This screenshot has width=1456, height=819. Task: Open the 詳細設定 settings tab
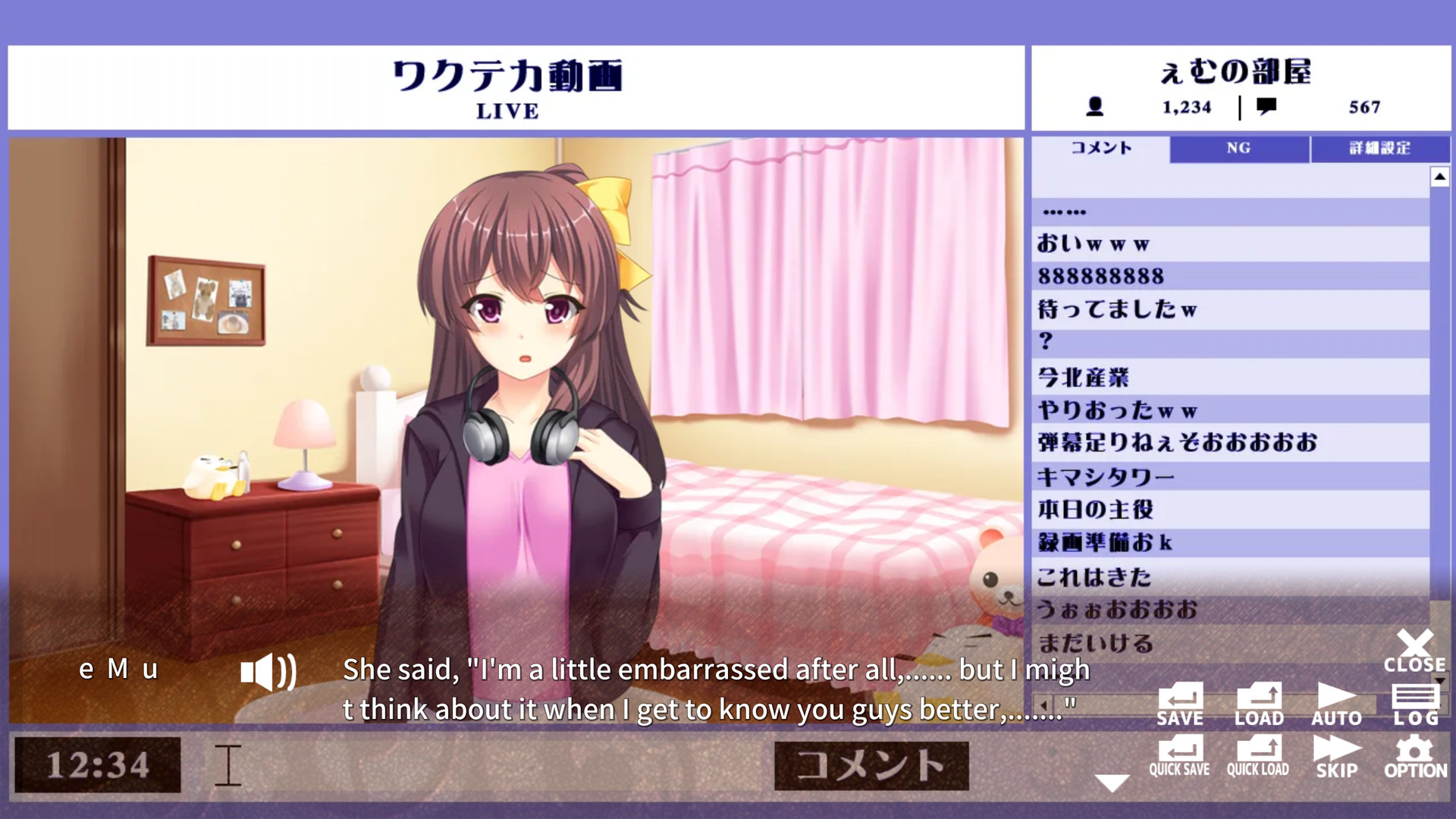click(1379, 149)
